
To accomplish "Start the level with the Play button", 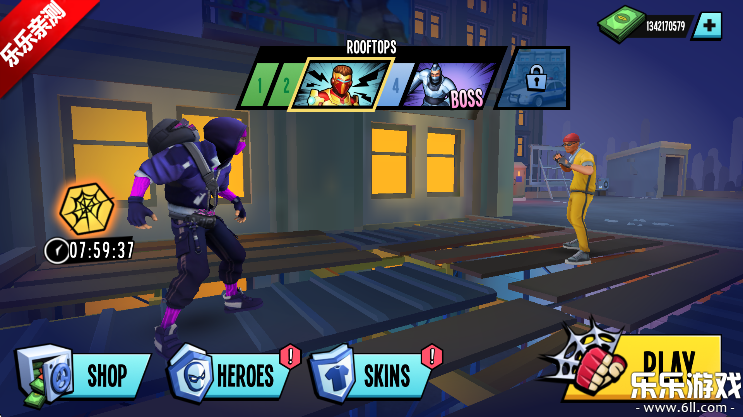I will point(660,362).
